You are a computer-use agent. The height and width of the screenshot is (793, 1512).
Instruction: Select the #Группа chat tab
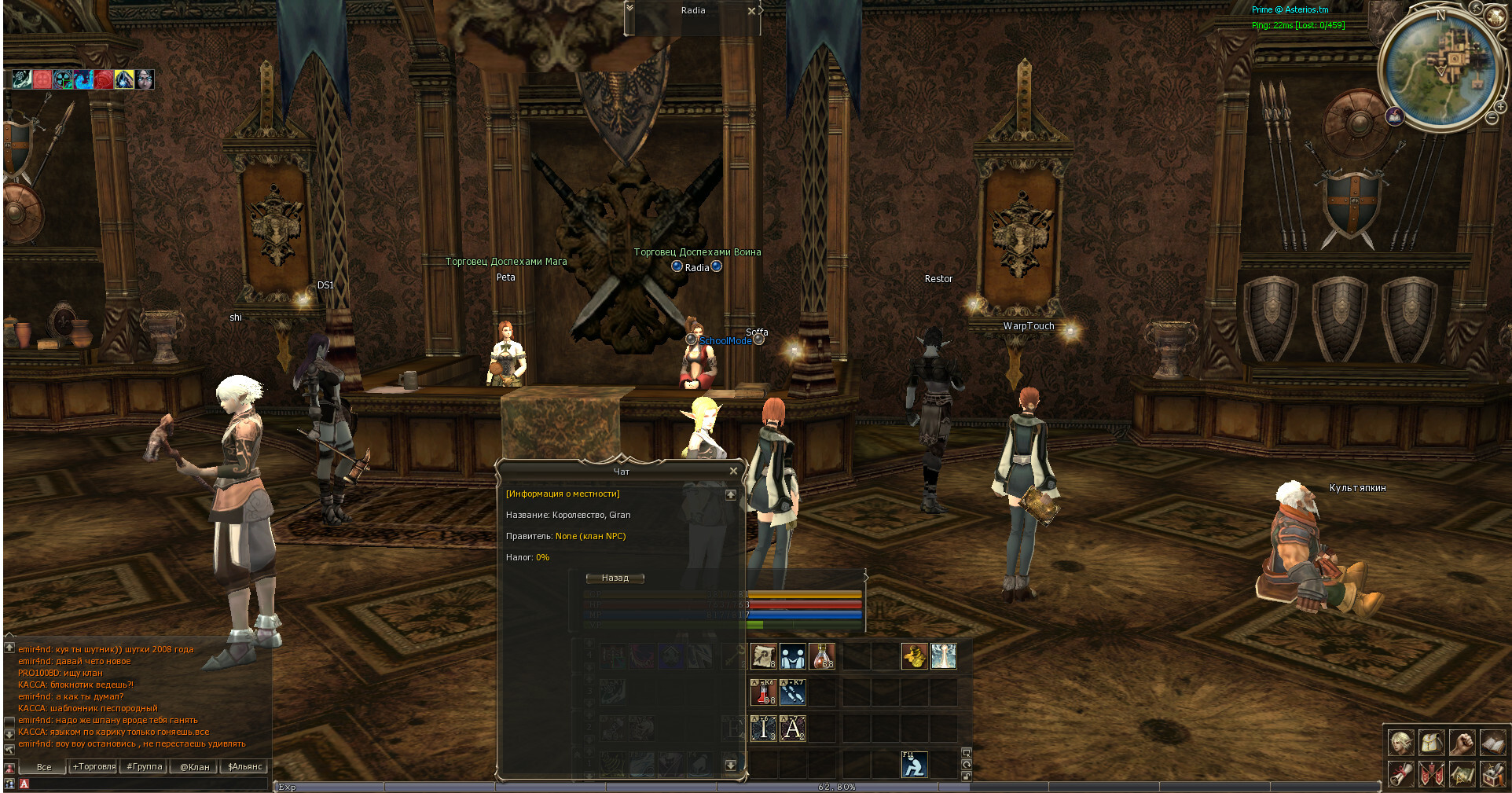point(144,766)
